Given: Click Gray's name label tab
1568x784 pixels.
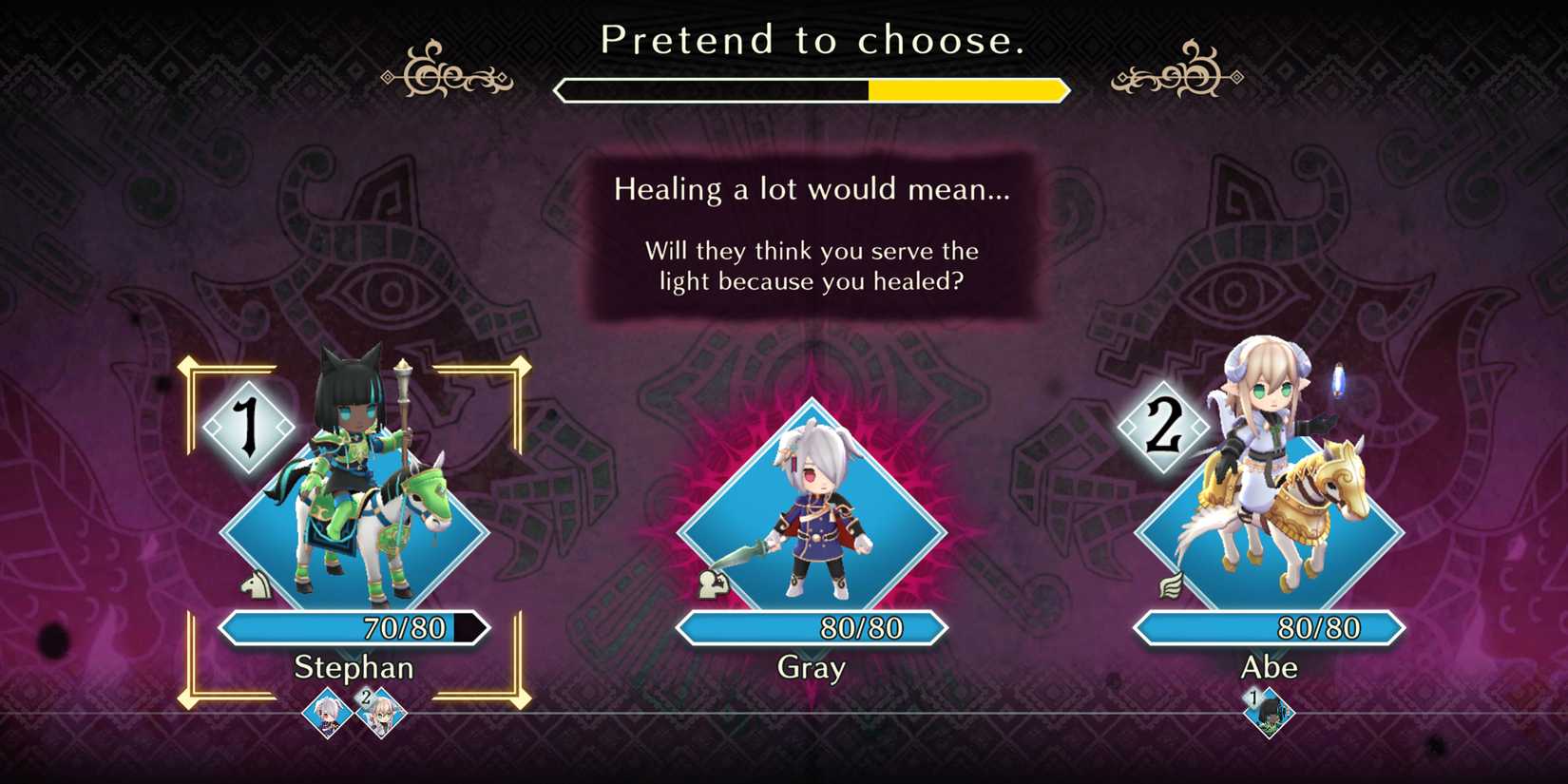Looking at the screenshot, I should pyautogui.click(x=810, y=667).
